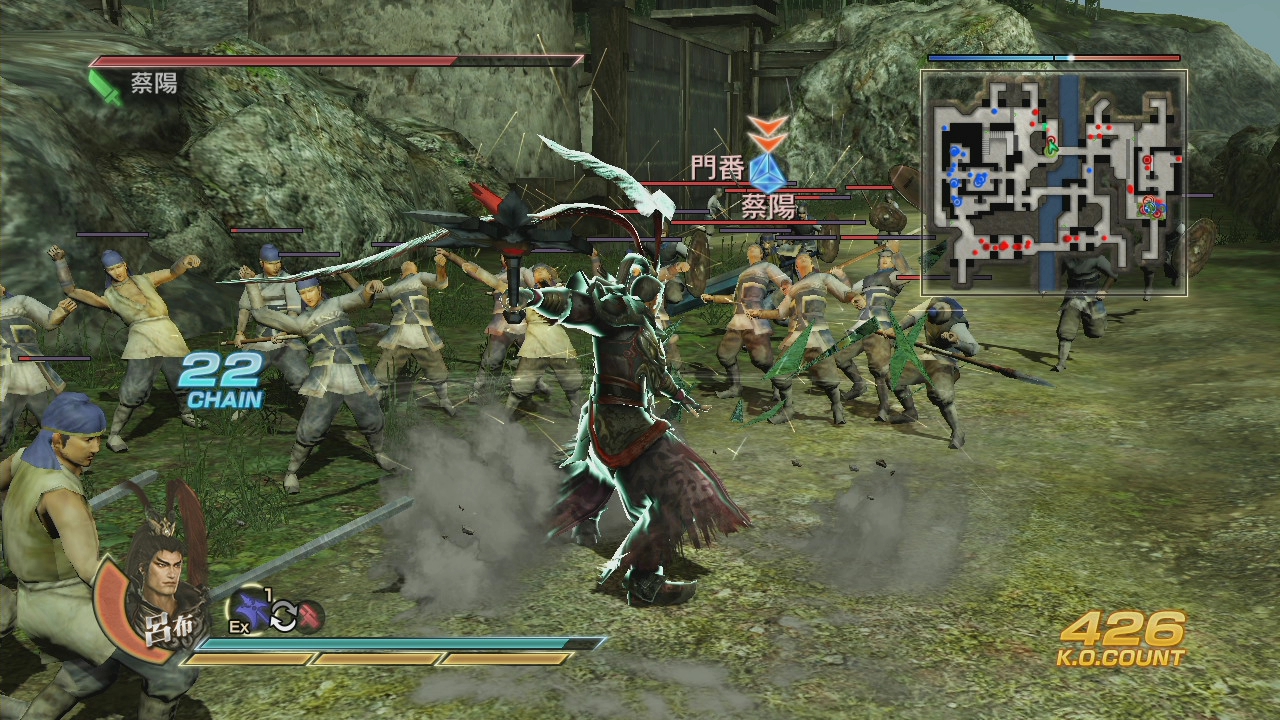1280x720 pixels.
Task: Select the green player arrow on the minimap
Action: click(1052, 147)
